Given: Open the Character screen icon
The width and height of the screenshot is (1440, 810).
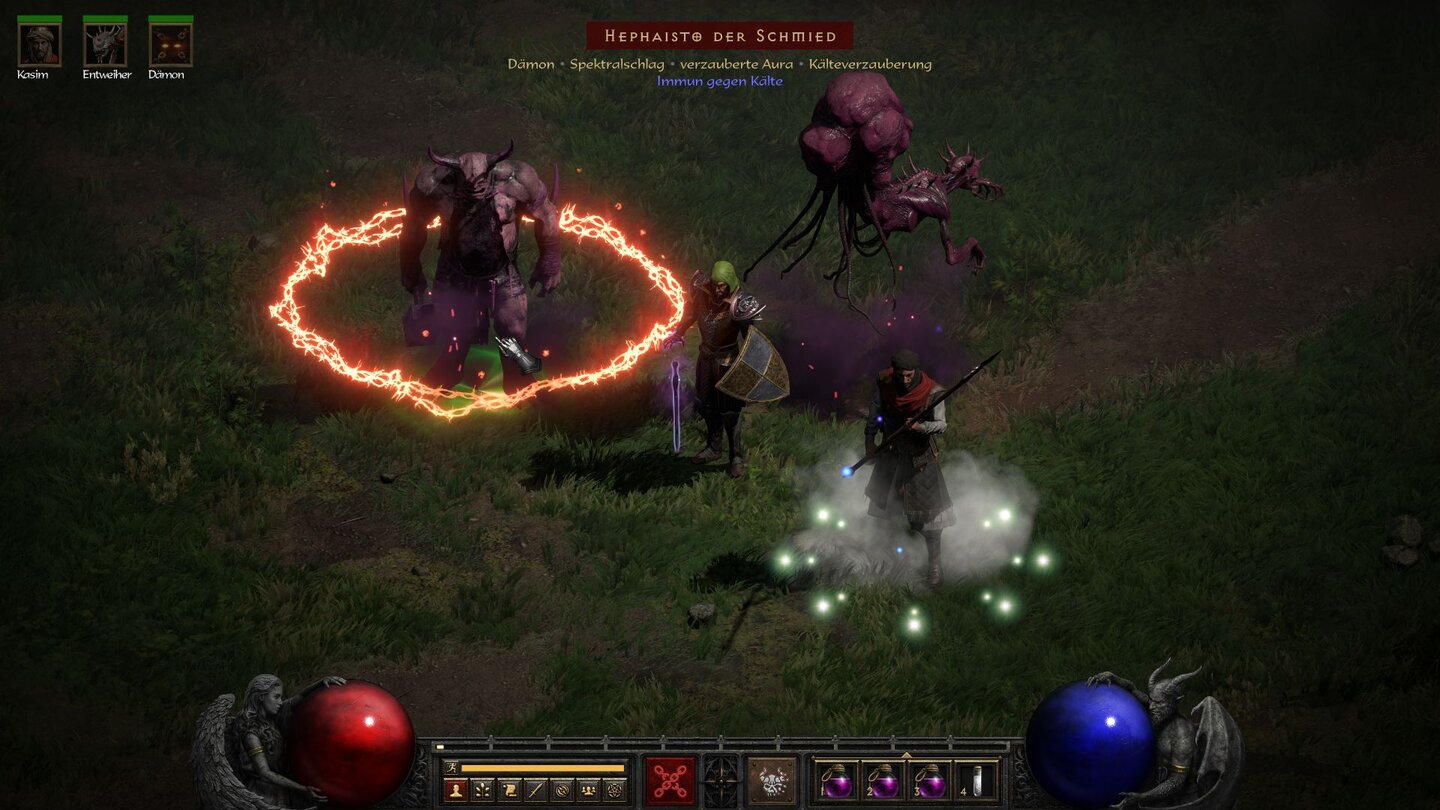Looking at the screenshot, I should coord(454,788).
